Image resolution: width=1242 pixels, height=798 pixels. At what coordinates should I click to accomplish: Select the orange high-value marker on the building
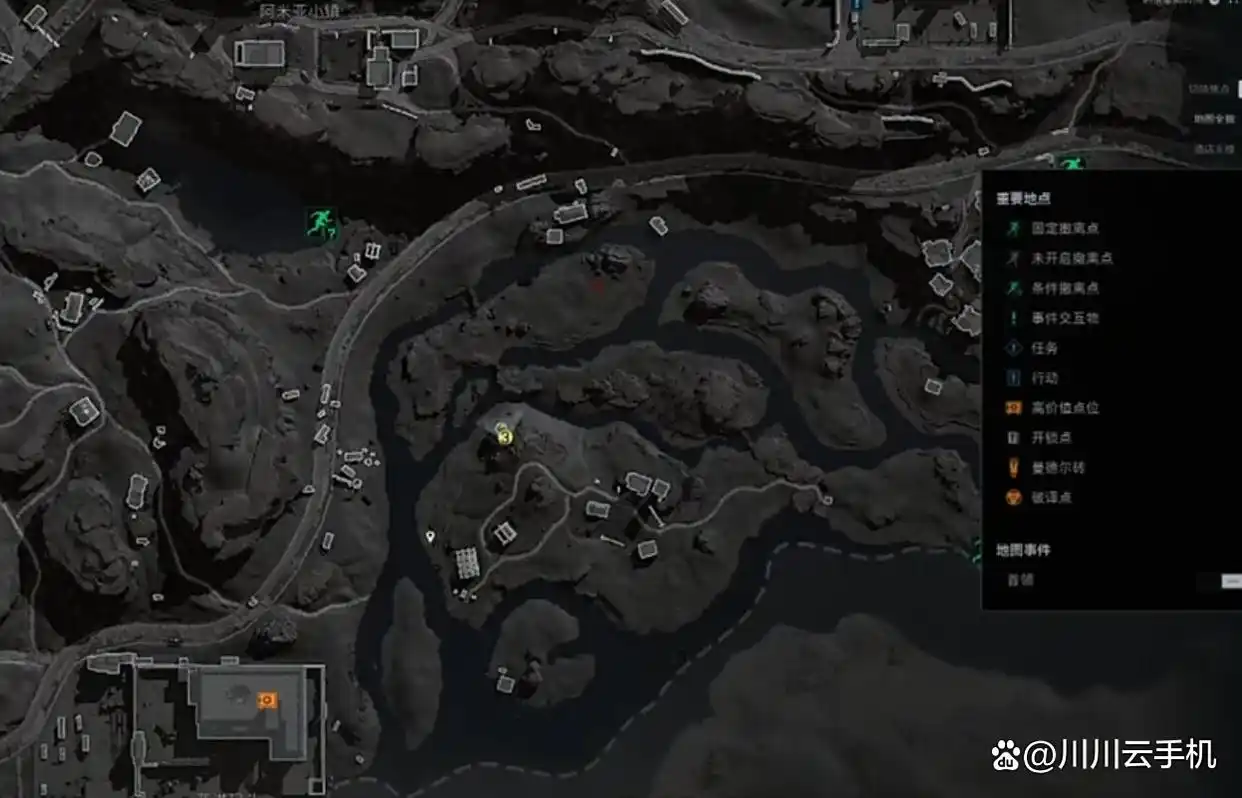(x=266, y=701)
